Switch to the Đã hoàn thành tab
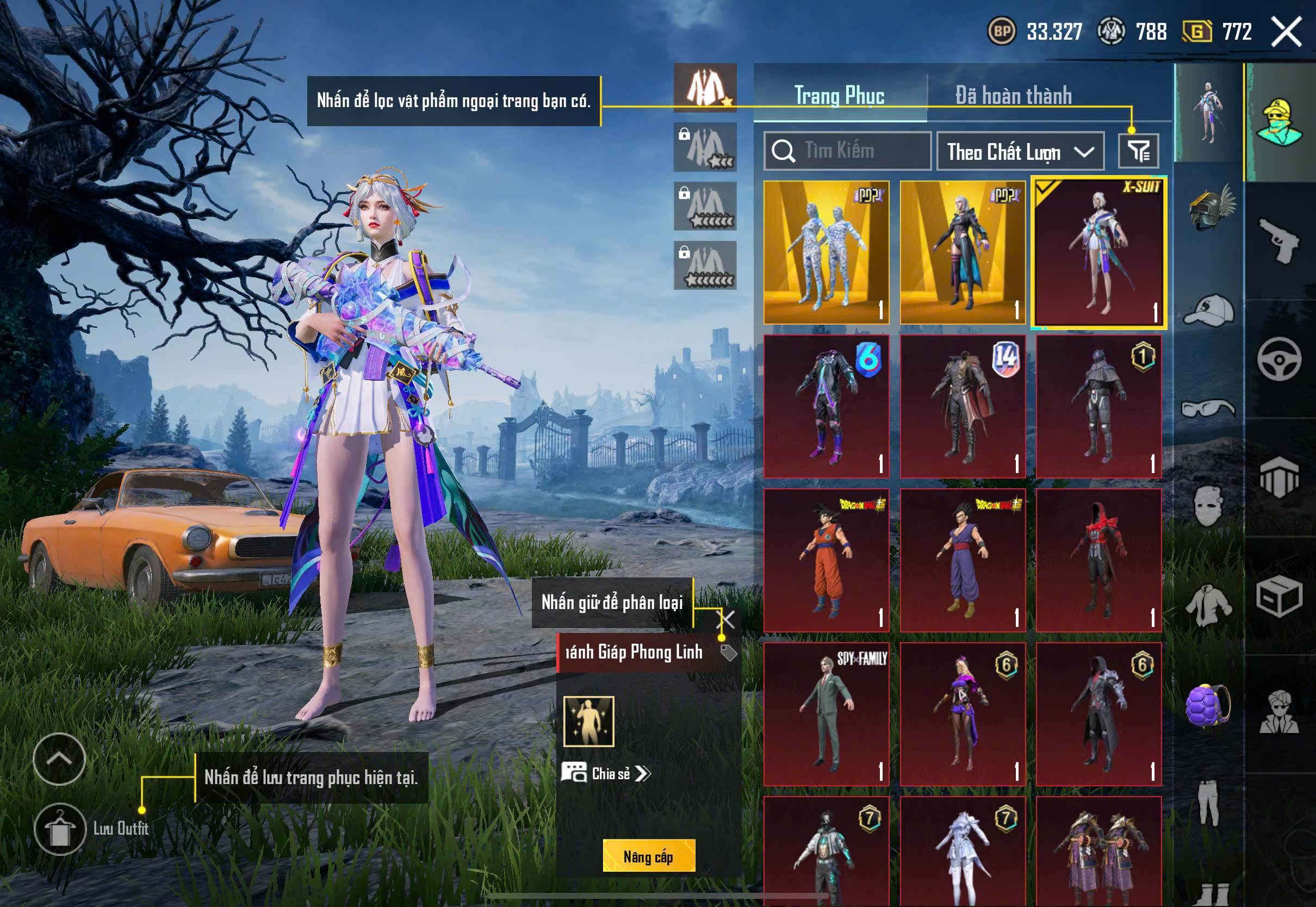 1013,96
